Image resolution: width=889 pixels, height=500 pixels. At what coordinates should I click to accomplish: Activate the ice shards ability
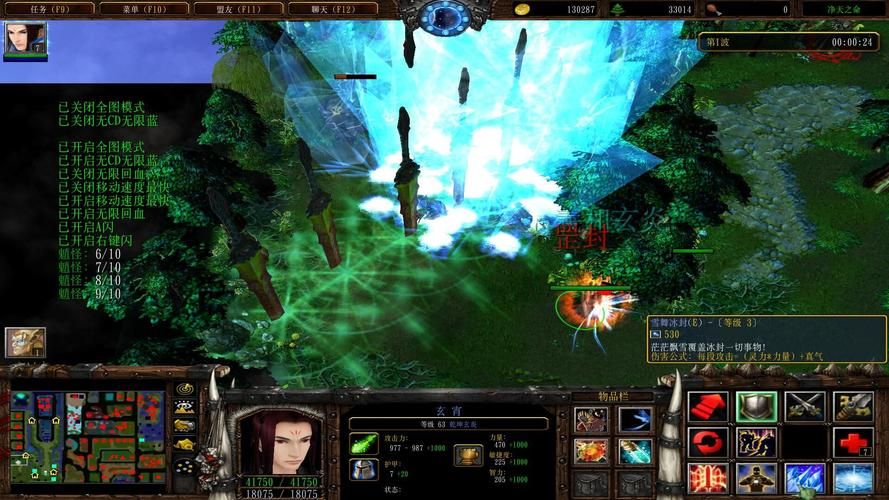(804, 478)
